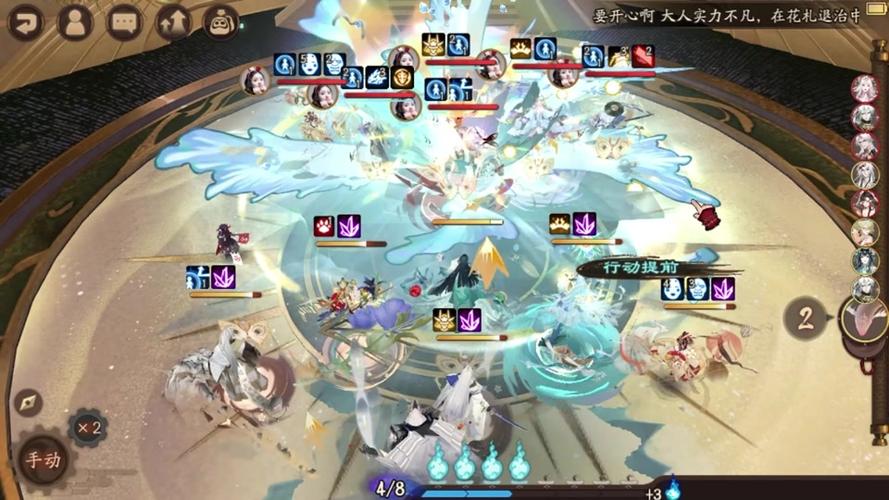This screenshot has height=500, width=889.
Task: Toggle the 手动 manual battle mode
Action: click(x=43, y=461)
